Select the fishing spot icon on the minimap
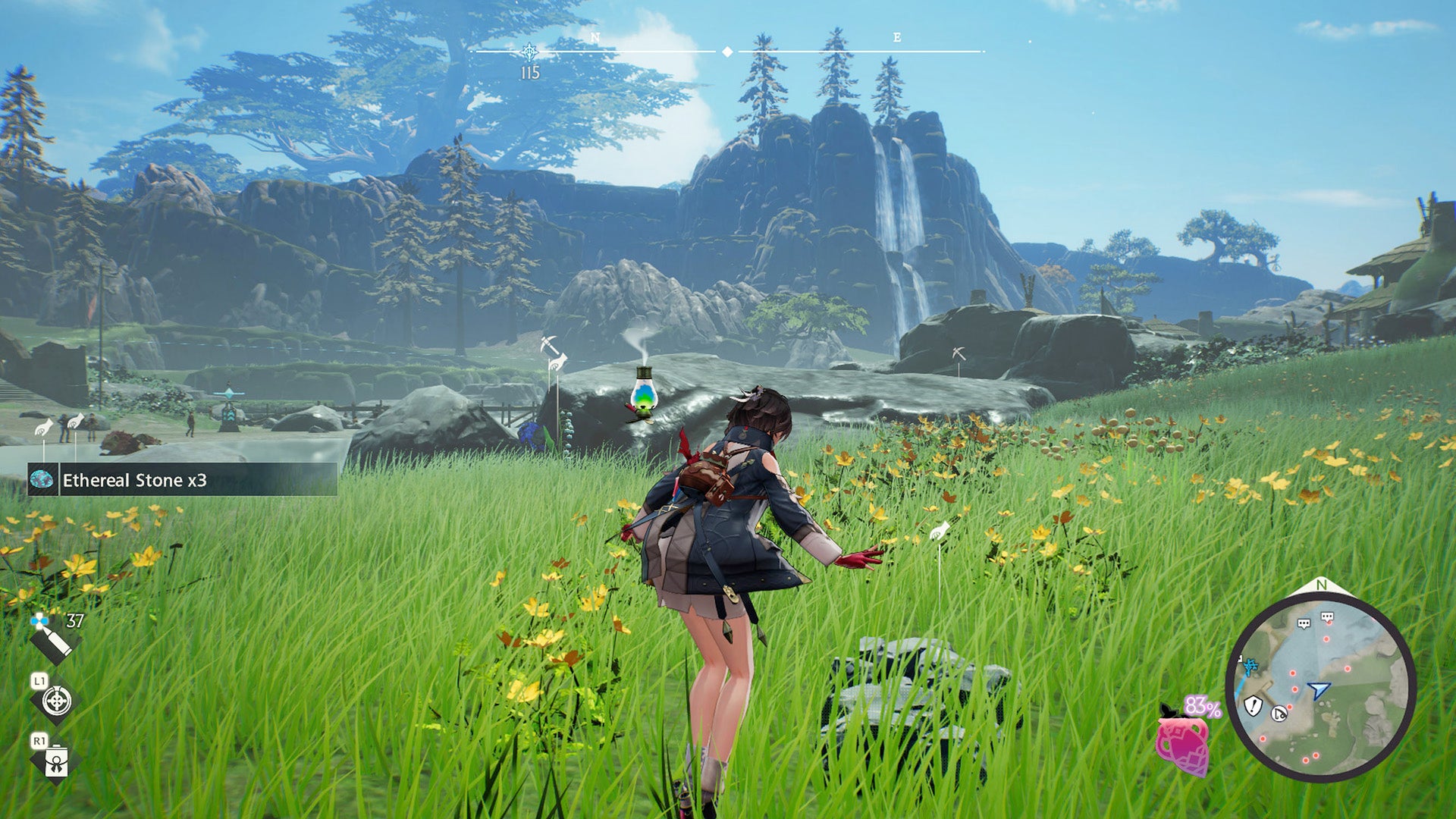 click(x=1279, y=714)
